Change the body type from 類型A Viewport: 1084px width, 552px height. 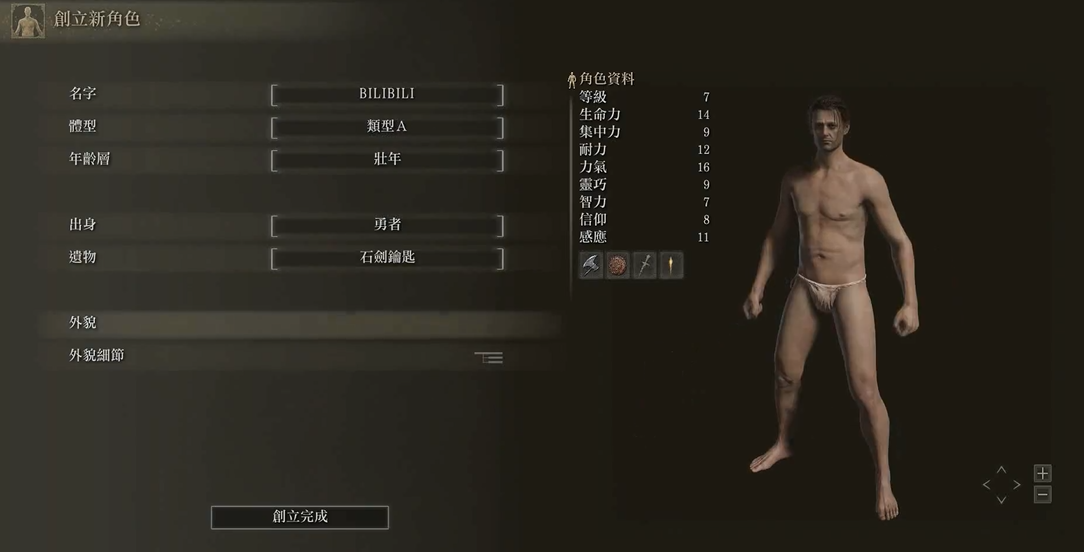tap(387, 127)
